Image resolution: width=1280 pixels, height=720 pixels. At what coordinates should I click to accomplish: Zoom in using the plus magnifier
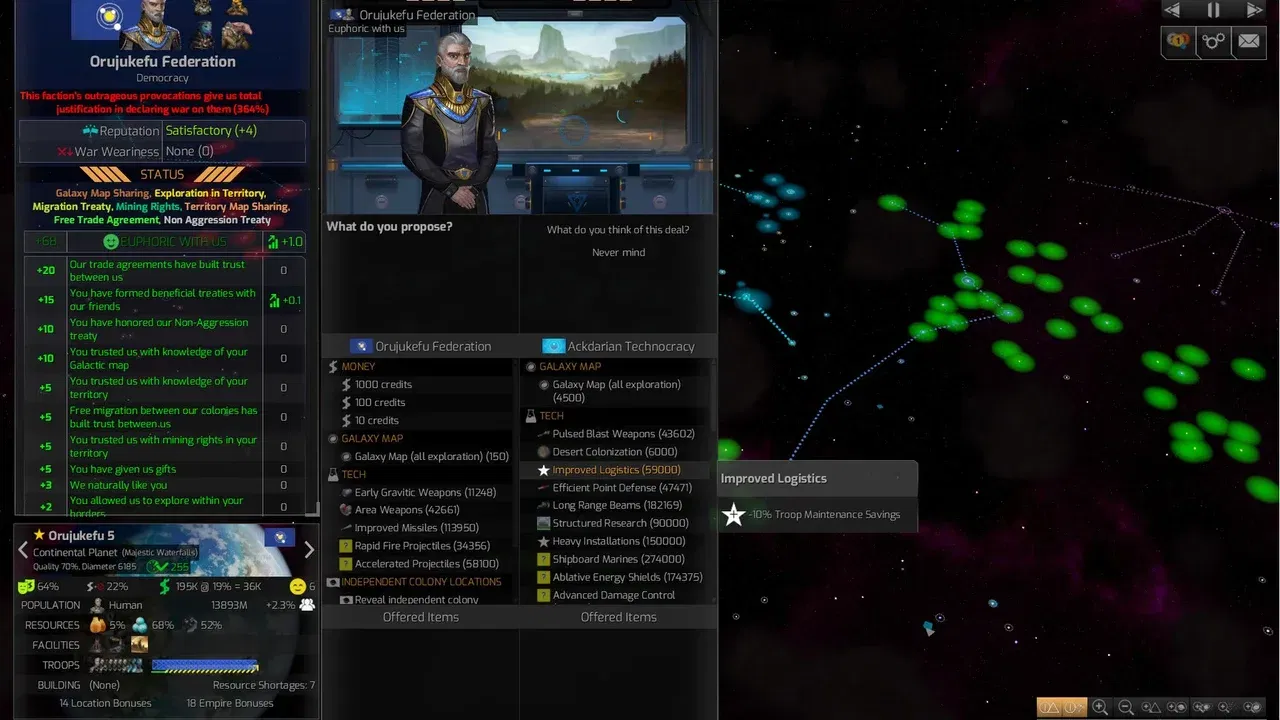[1099, 707]
